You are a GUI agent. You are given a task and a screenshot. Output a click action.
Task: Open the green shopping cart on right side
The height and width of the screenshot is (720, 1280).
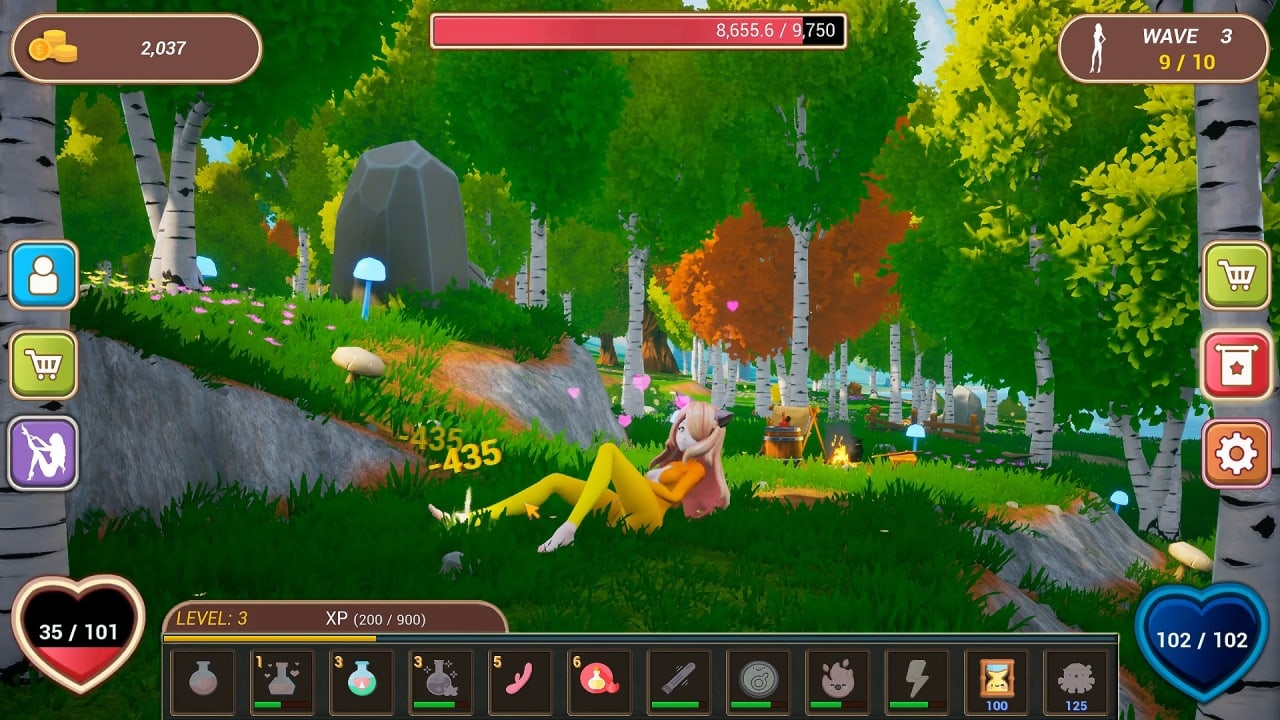(1236, 275)
